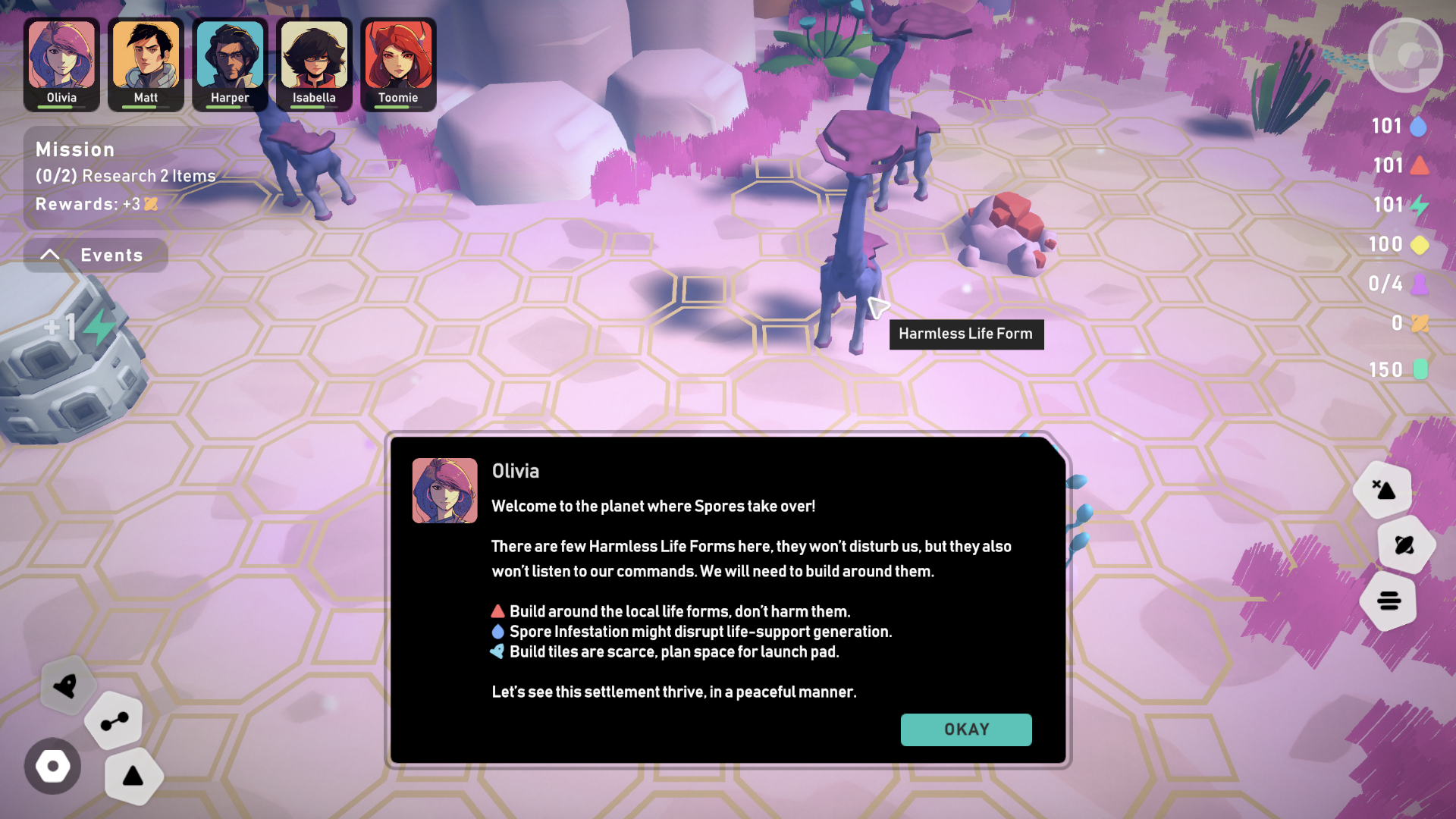Select the triangle terrain tool
1456x819 pixels.
pos(133,775)
